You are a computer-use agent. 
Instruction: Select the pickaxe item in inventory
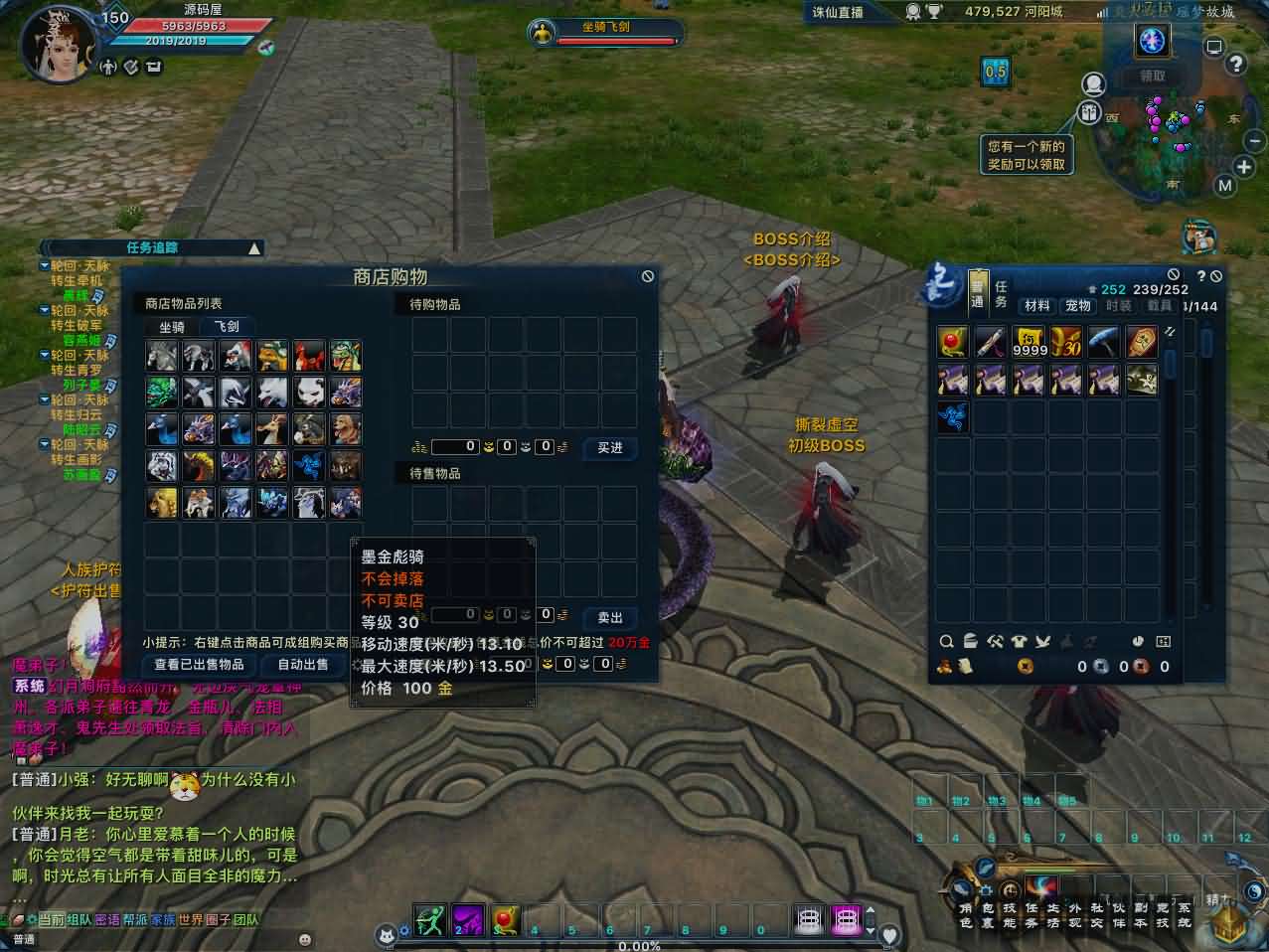click(1104, 342)
